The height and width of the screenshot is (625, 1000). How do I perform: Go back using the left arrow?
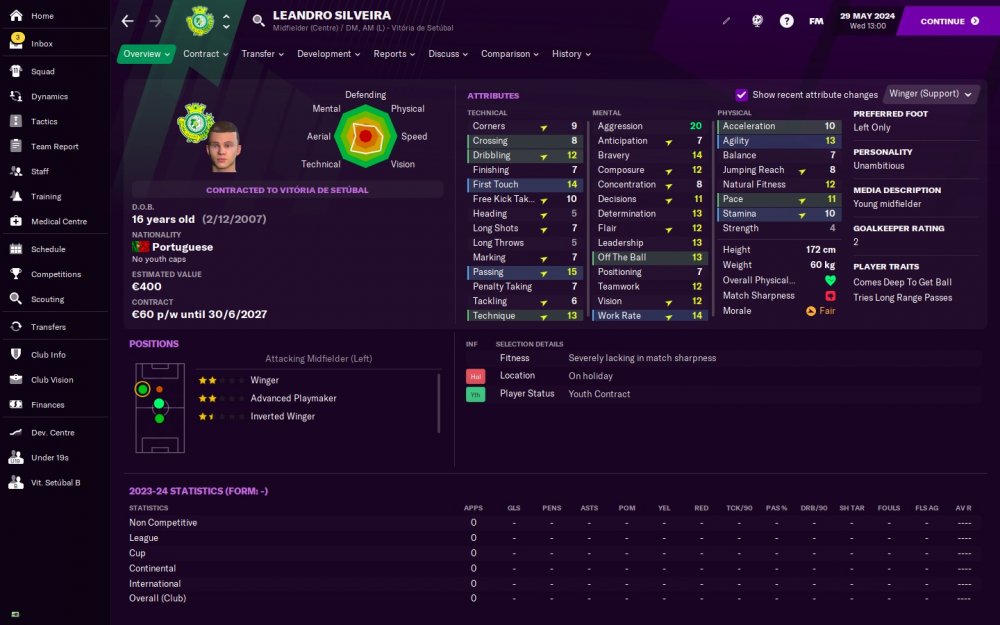(x=127, y=21)
